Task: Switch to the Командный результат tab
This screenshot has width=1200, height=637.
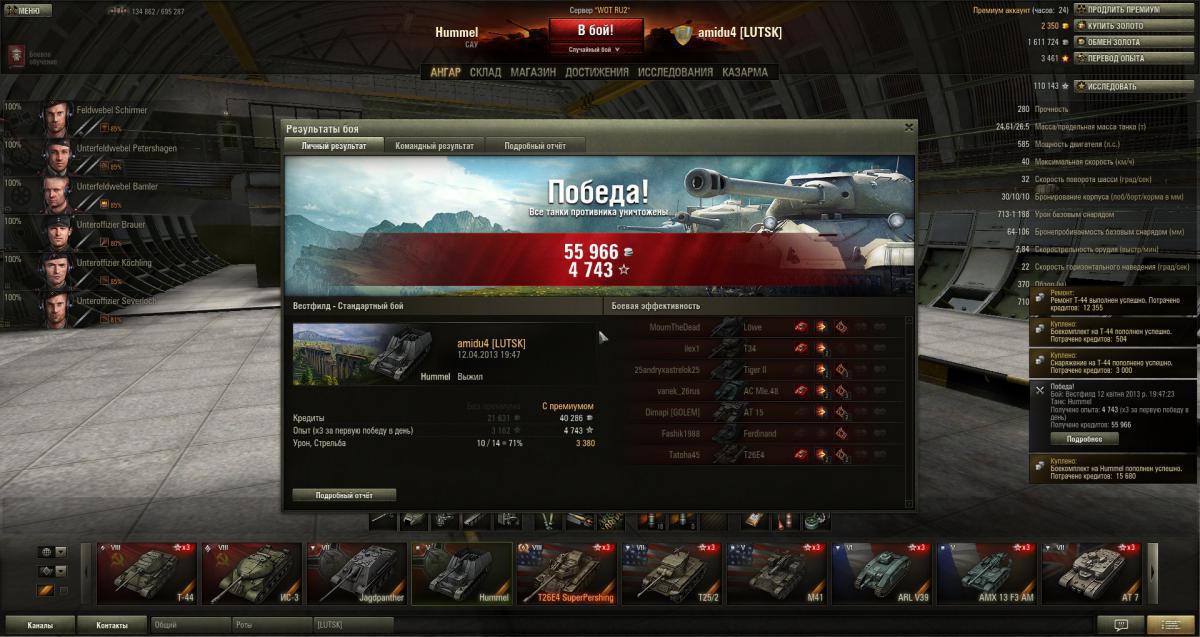Action: [x=434, y=146]
